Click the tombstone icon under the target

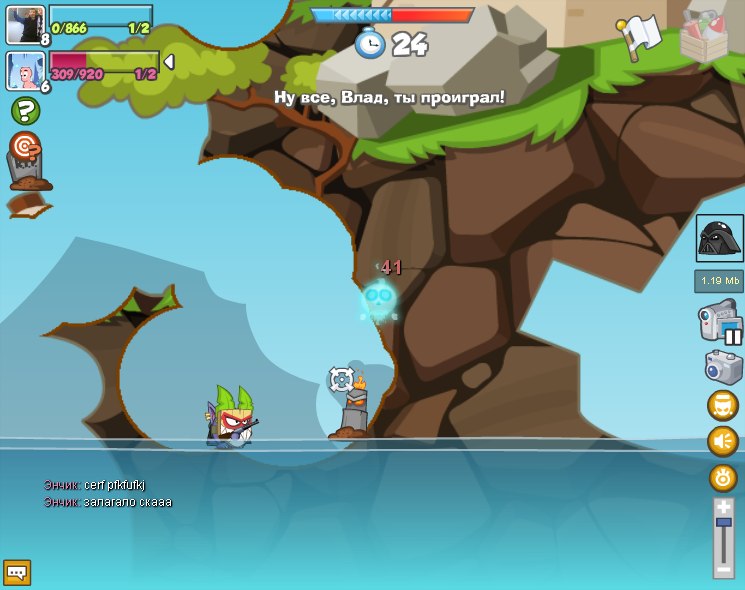pos(25,174)
